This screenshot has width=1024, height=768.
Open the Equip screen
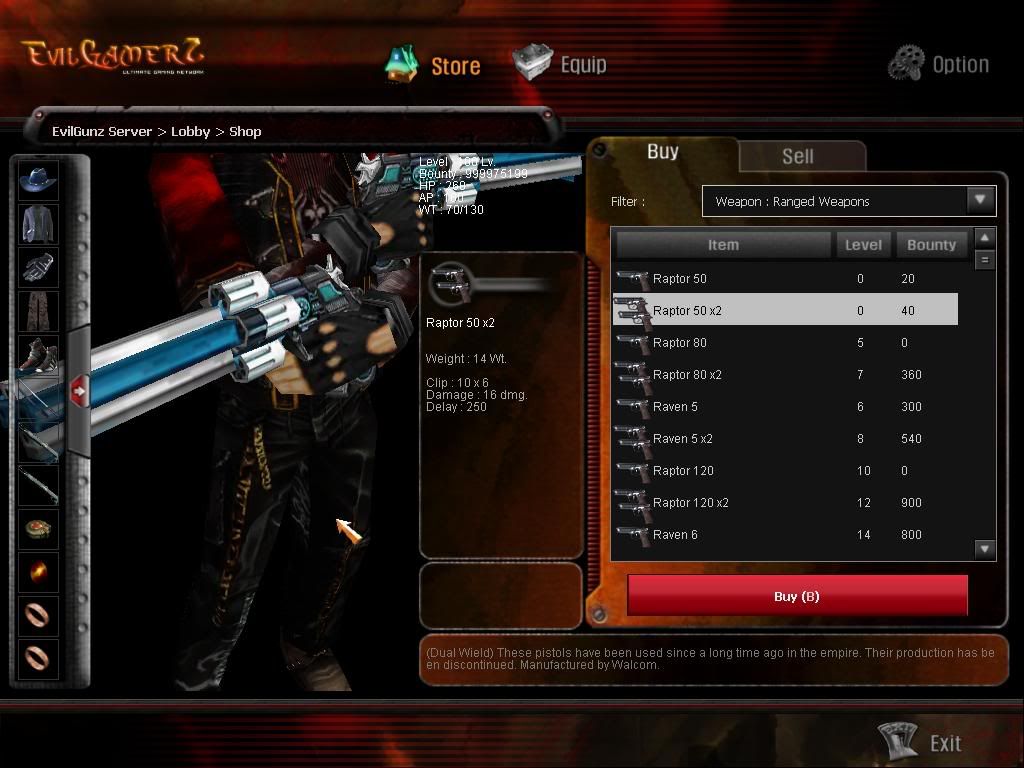point(561,64)
